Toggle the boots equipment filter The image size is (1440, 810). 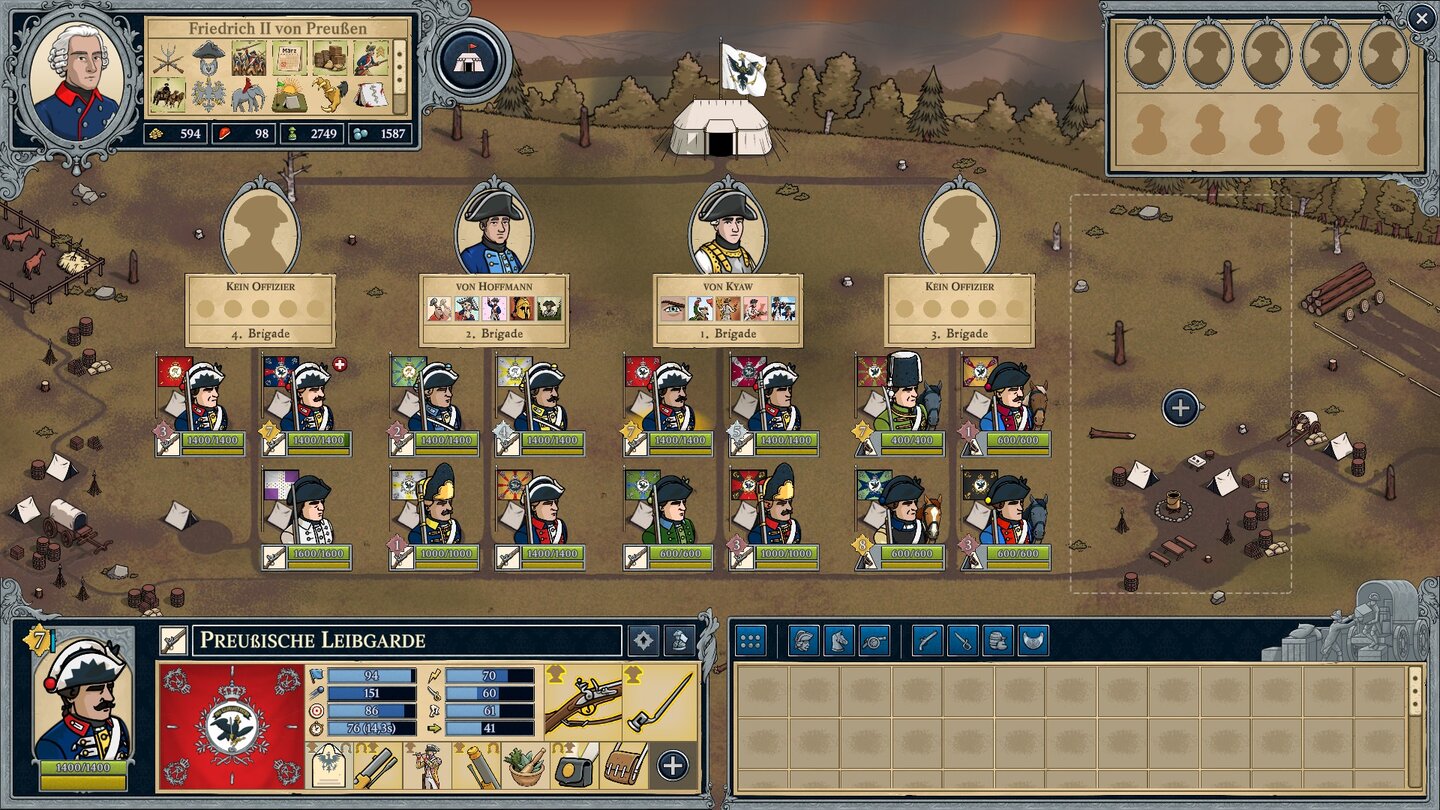(997, 639)
